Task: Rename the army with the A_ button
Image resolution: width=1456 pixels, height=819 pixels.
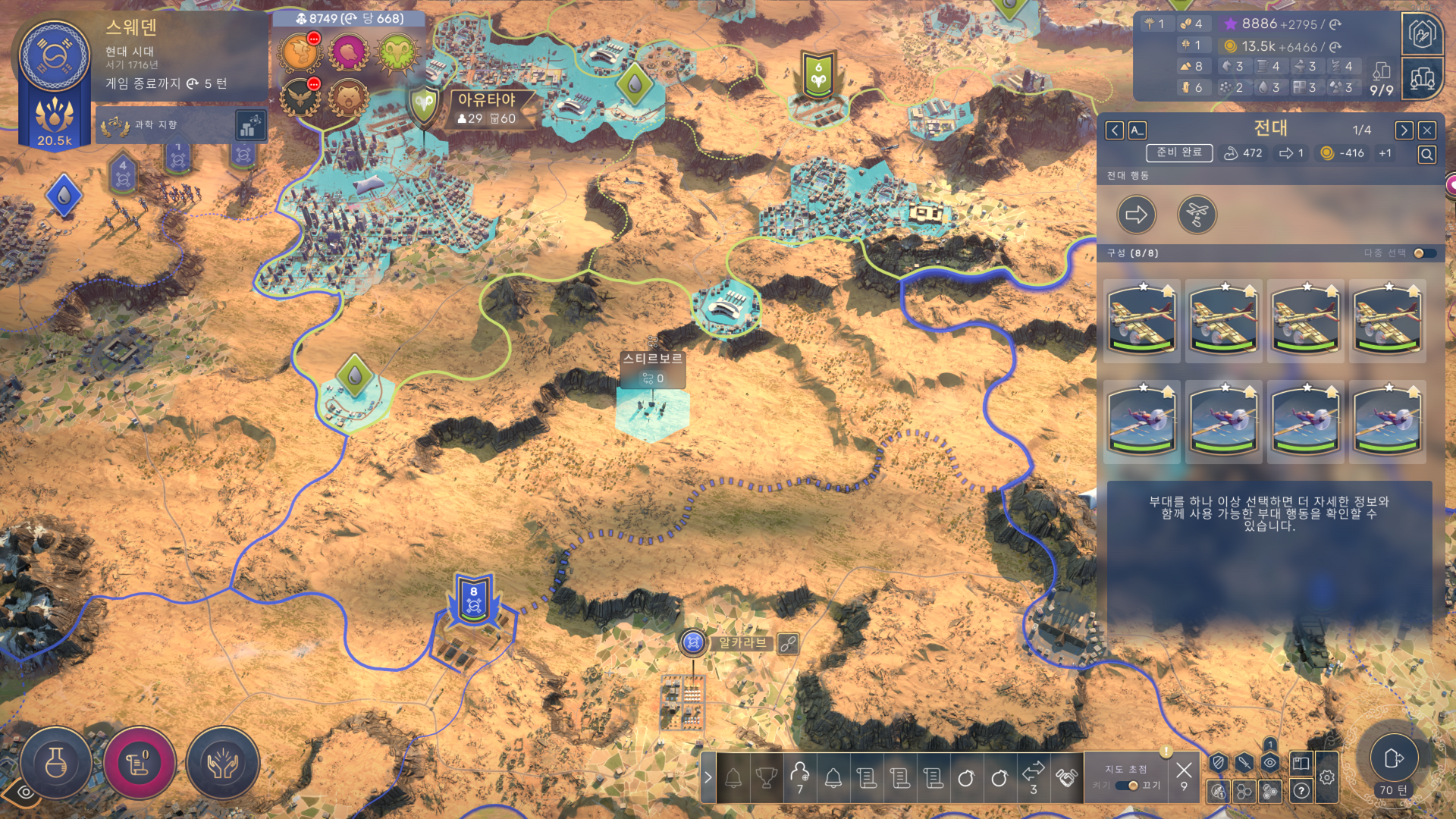Action: click(1137, 130)
